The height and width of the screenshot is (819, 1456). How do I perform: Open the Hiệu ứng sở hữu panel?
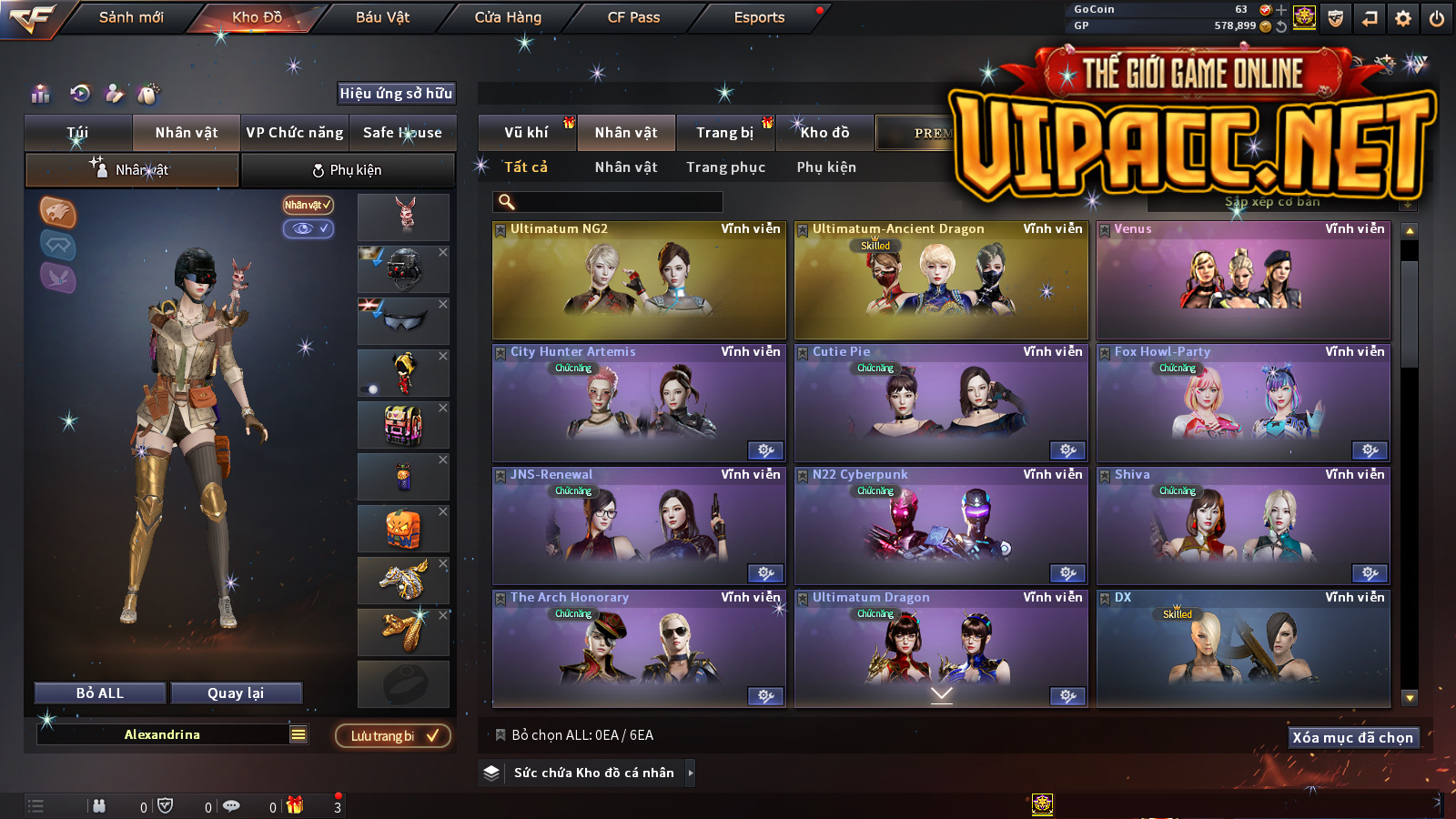396,94
